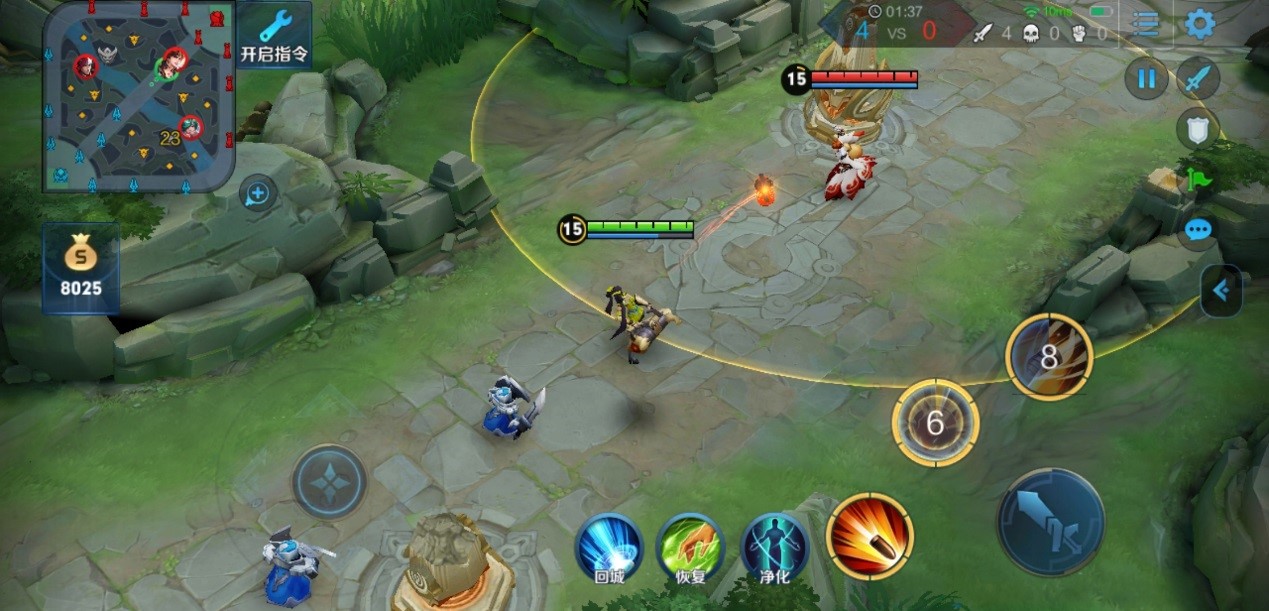The height and width of the screenshot is (611, 1269).
Task: Tap the 开启指令 wrench button
Action: [x=274, y=36]
